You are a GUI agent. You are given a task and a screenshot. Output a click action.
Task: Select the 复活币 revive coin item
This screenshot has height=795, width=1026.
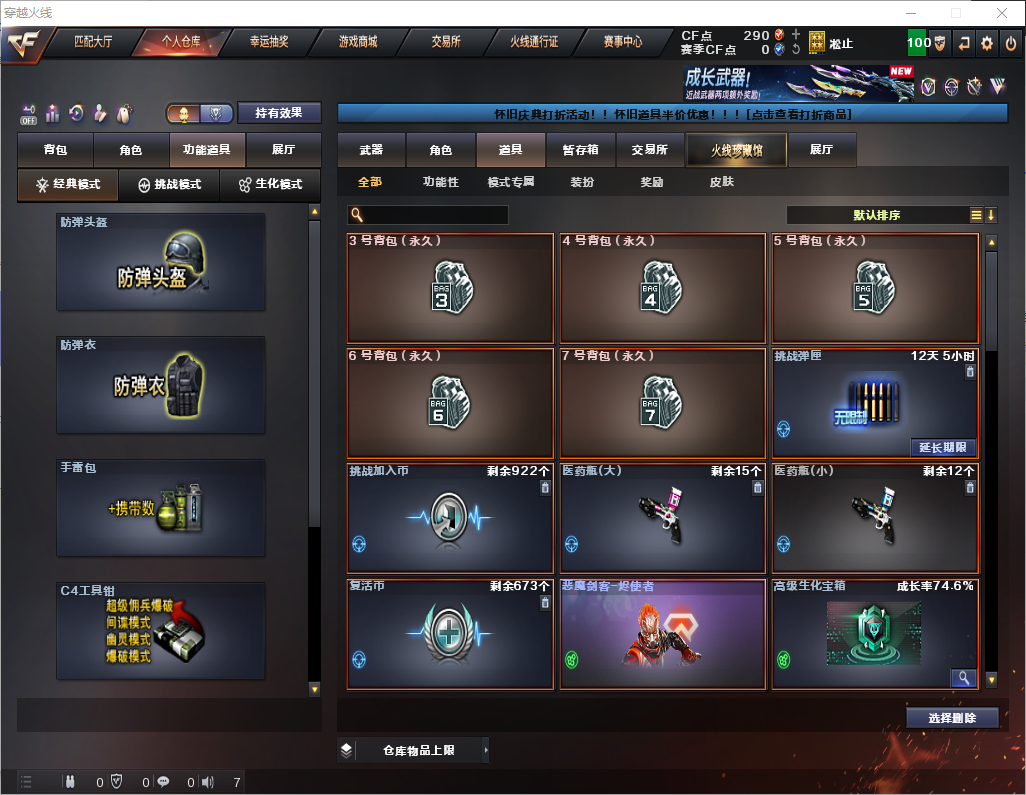click(x=450, y=634)
